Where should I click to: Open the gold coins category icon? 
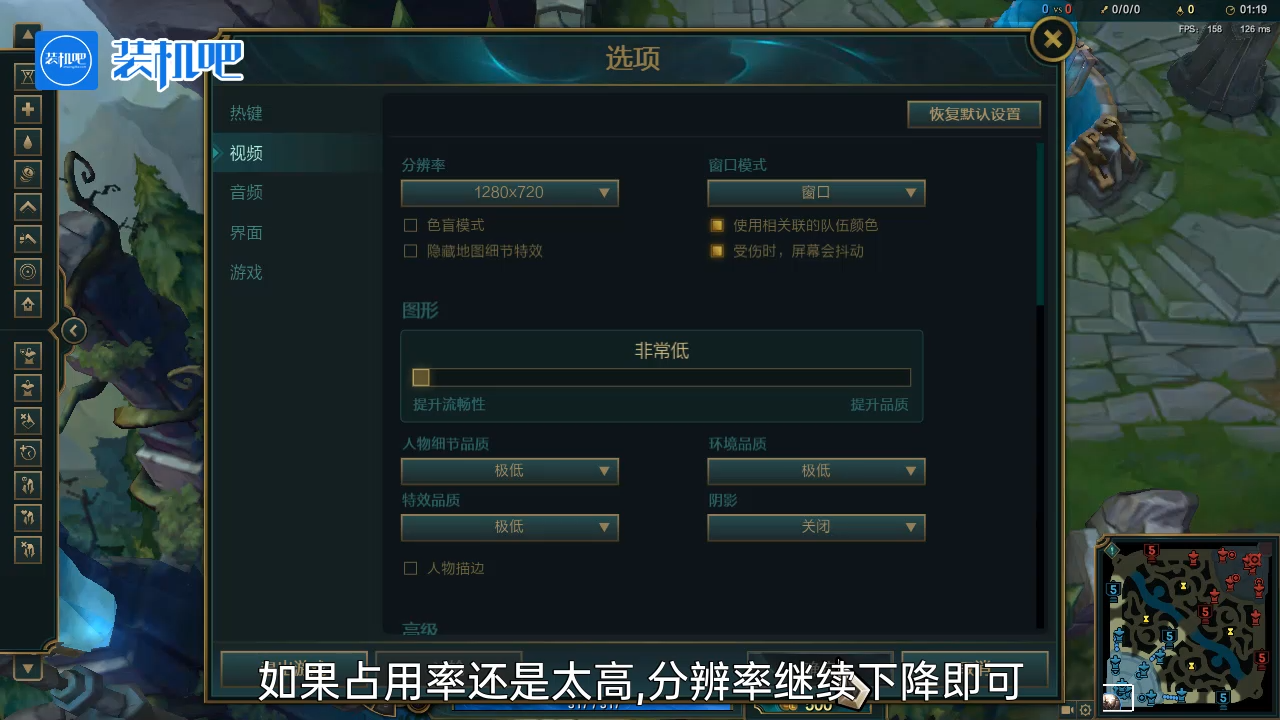tap(27, 174)
